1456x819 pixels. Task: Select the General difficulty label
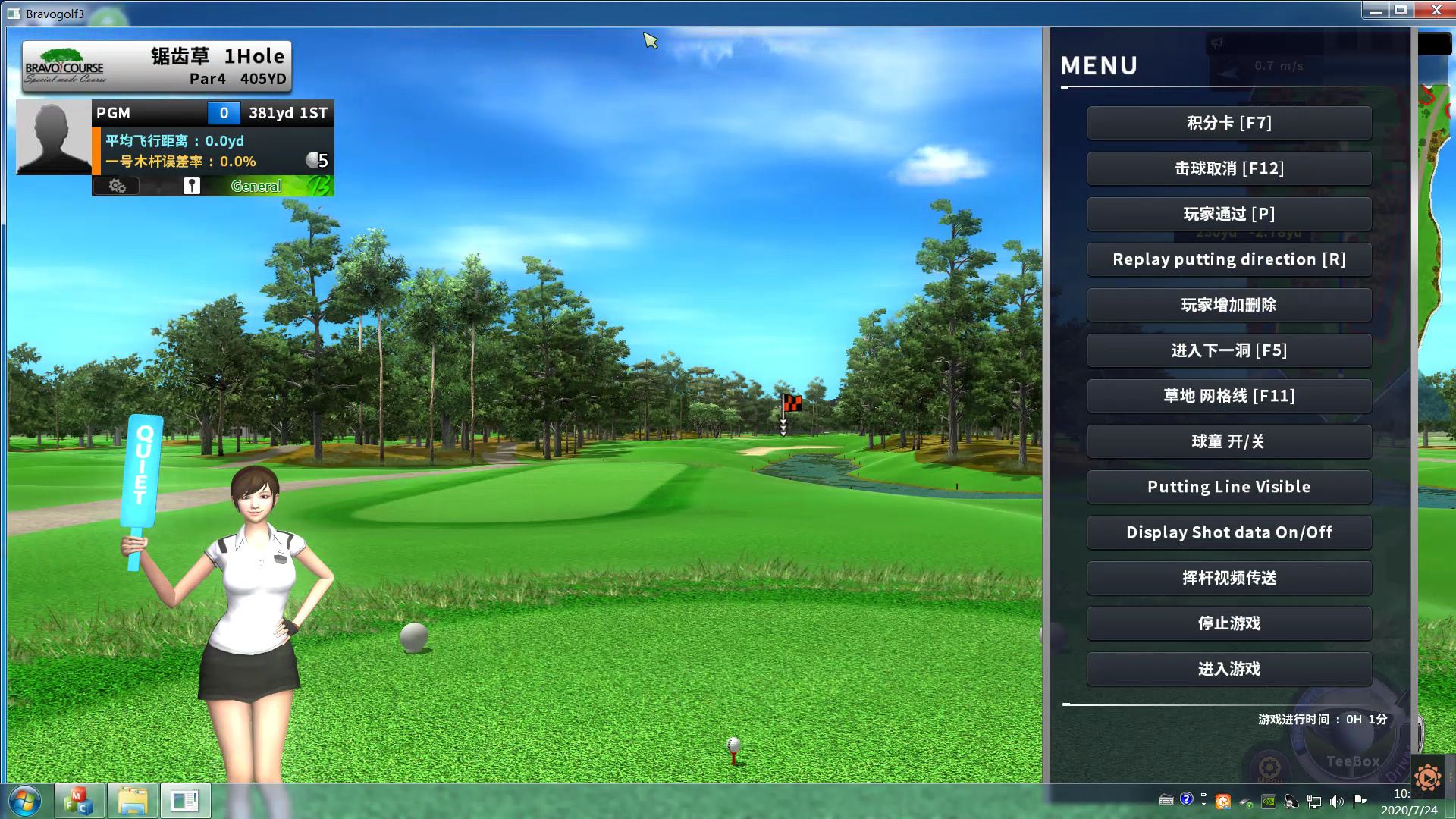(256, 186)
